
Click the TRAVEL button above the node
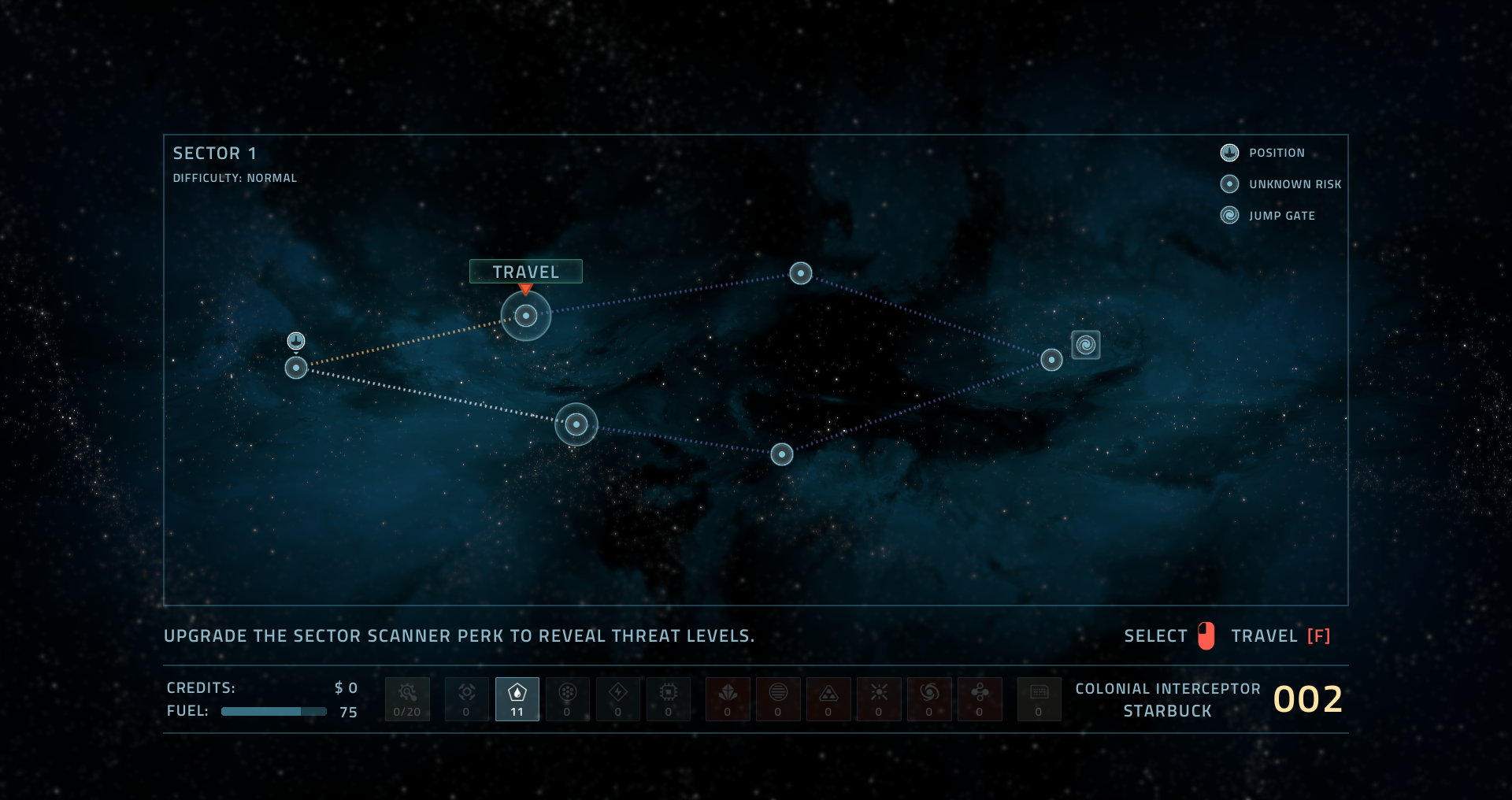coord(525,272)
